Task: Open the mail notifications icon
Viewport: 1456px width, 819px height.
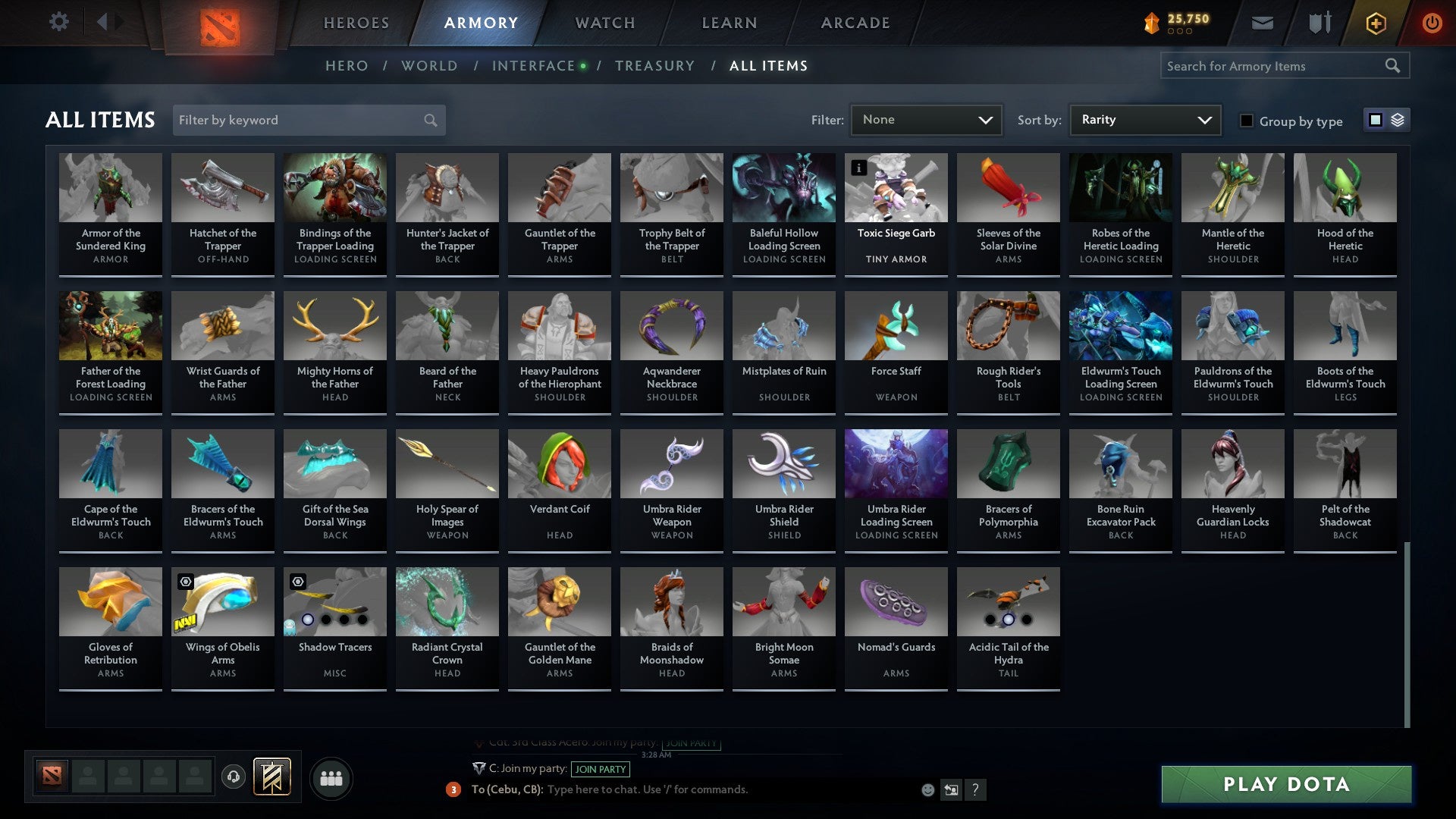Action: tap(1261, 23)
